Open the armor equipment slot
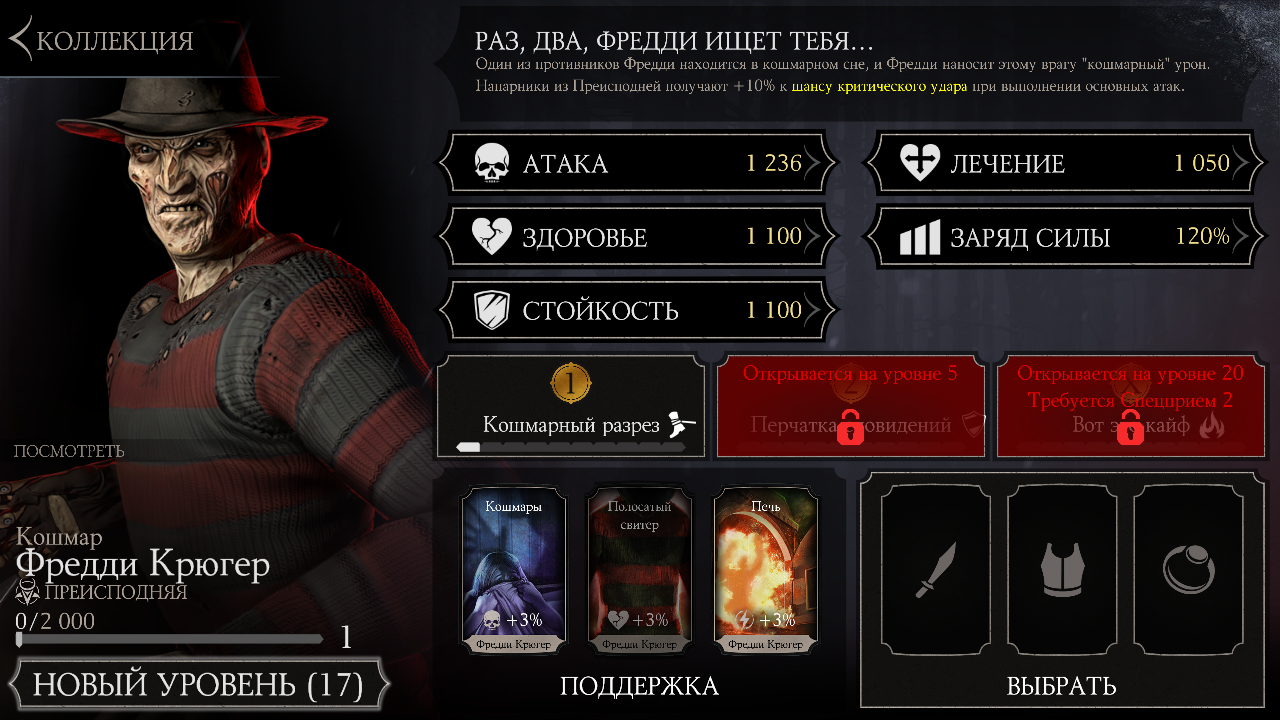Screen dimensions: 1280x720 (1061, 570)
